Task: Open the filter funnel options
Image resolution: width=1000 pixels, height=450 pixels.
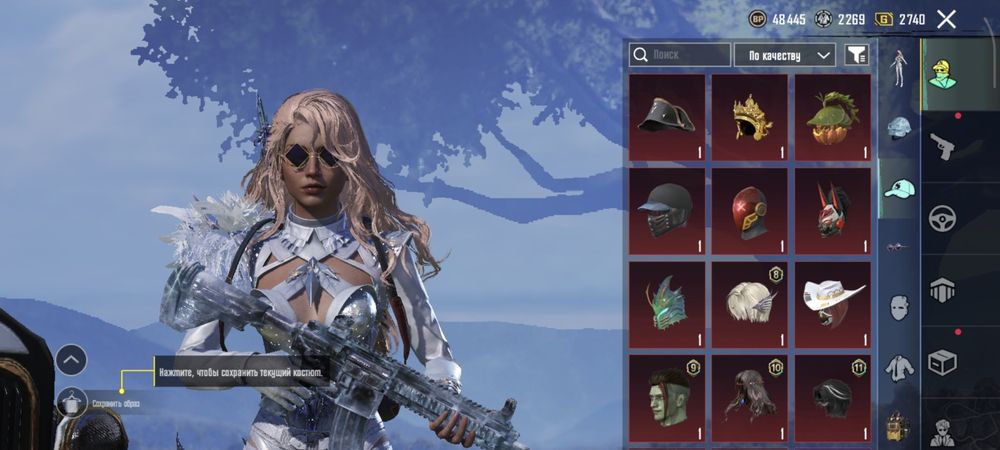Action: [x=856, y=55]
